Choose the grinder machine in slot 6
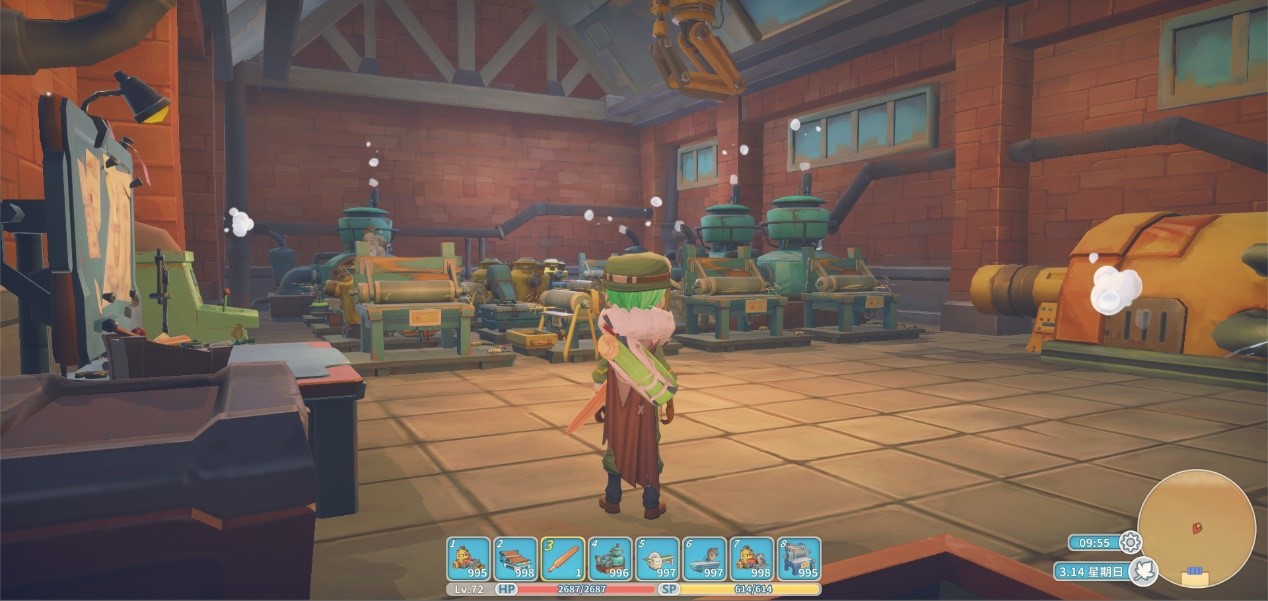Viewport: 1268px width, 601px height. [x=704, y=558]
